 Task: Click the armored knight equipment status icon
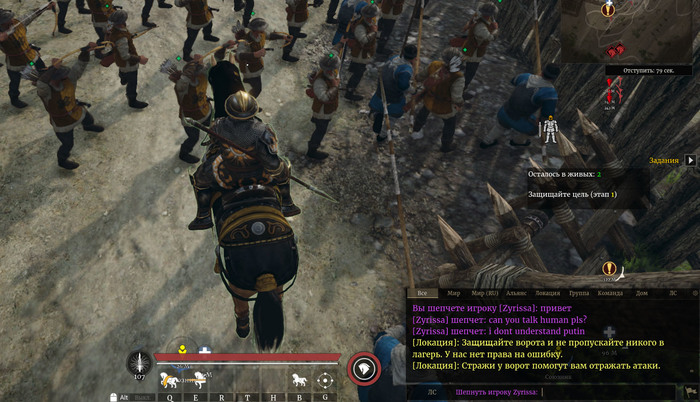click(549, 130)
